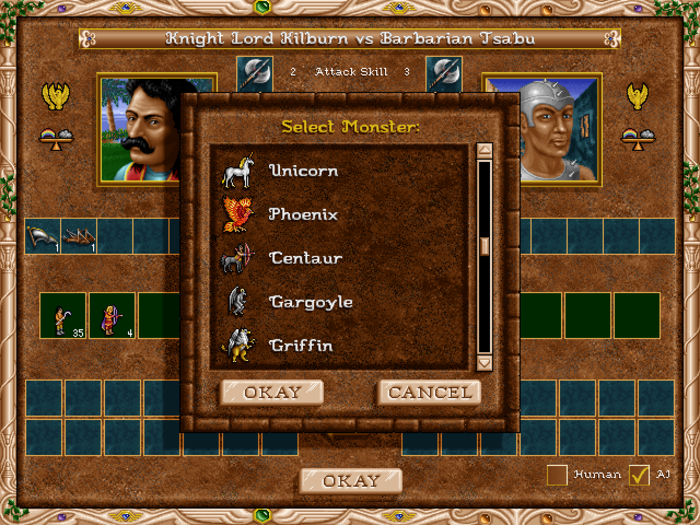Cancel the Select Monster dialog

tap(429, 392)
